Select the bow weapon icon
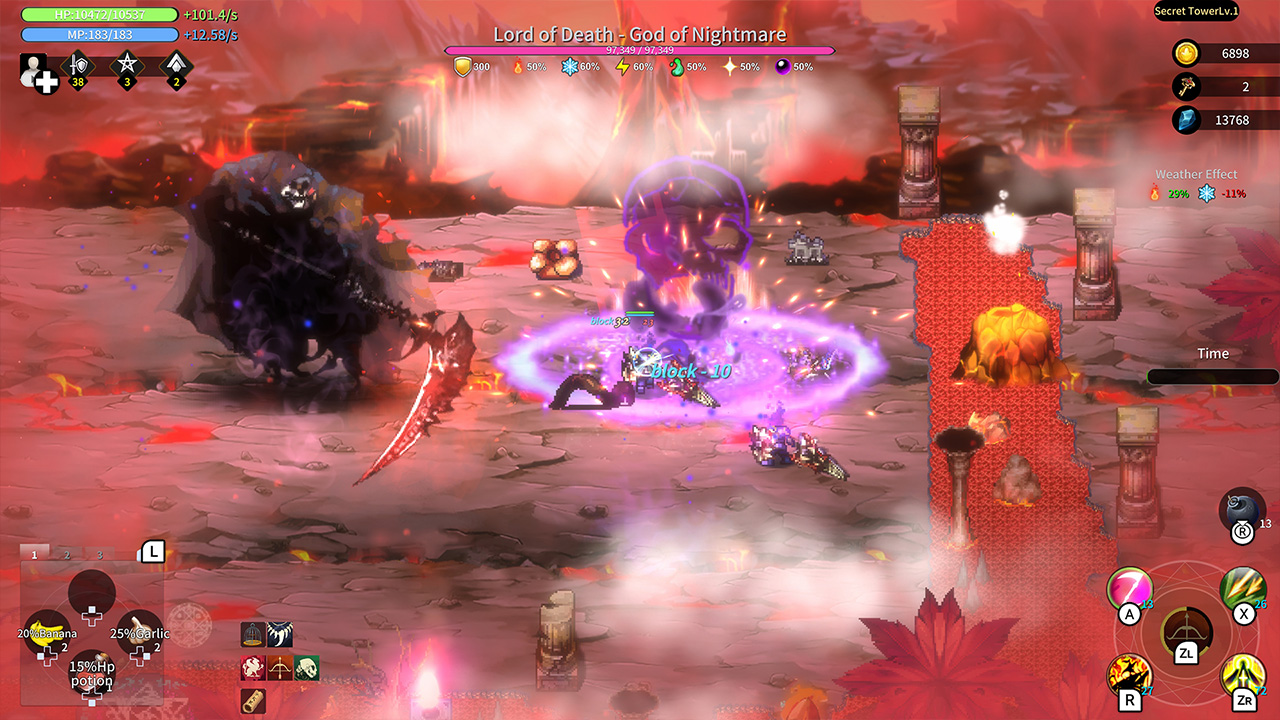This screenshot has width=1280, height=720. [x=1186, y=629]
